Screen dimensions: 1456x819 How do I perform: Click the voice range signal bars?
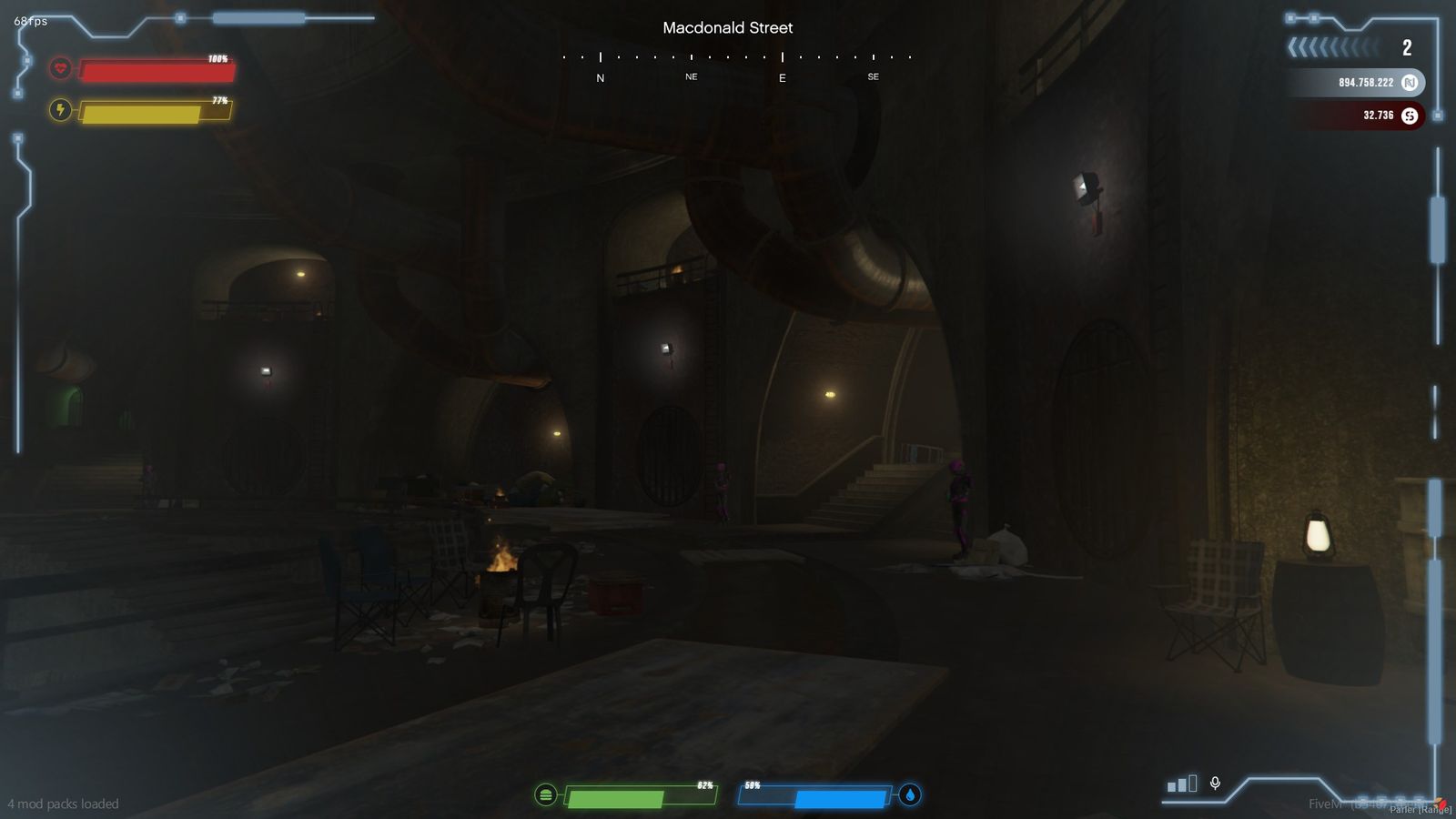1181,784
